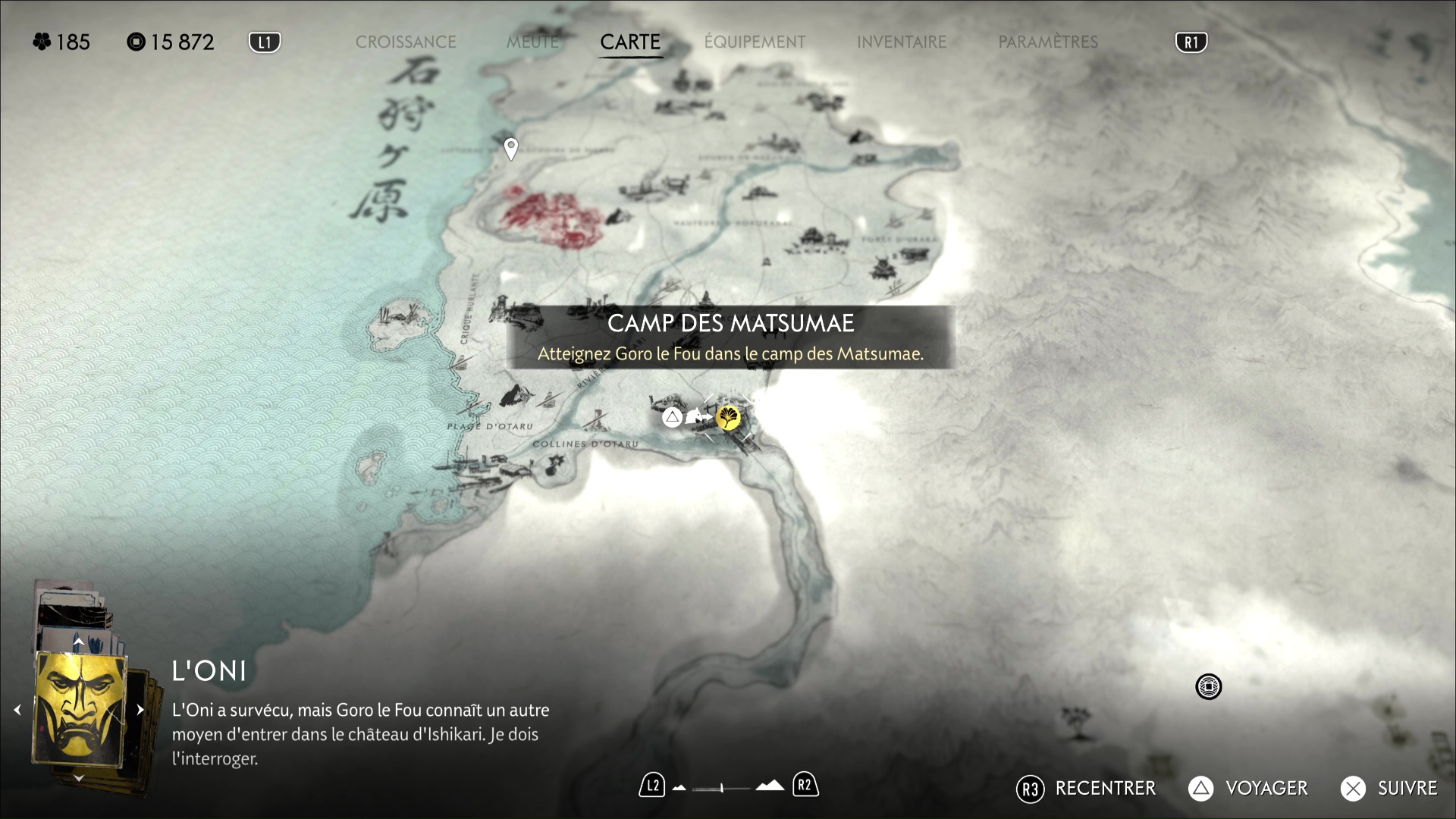
Task: Go to the Équipement tab
Action: point(755,42)
